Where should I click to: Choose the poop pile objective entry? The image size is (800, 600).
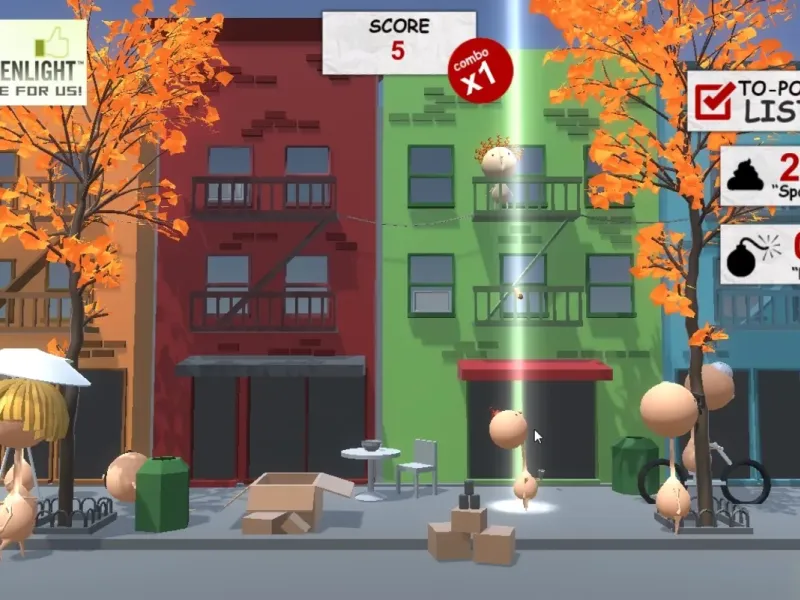(760, 176)
